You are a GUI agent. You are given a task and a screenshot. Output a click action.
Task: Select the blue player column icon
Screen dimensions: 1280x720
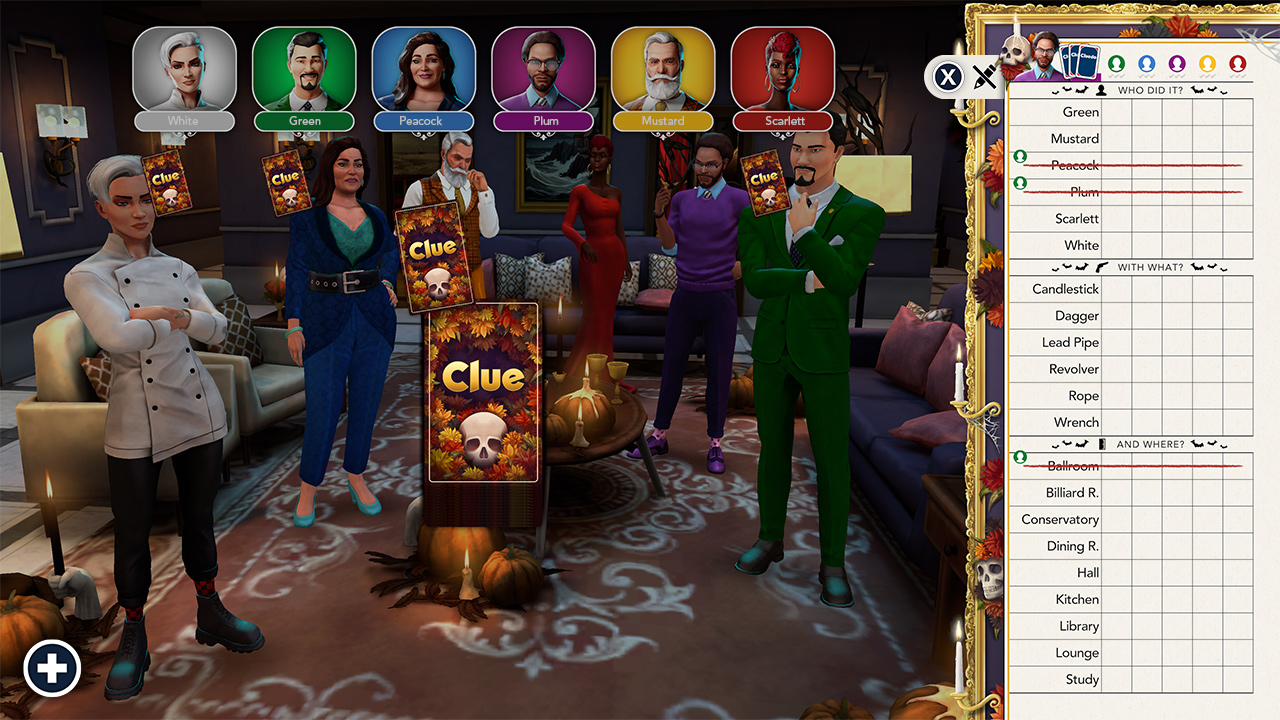(1146, 63)
